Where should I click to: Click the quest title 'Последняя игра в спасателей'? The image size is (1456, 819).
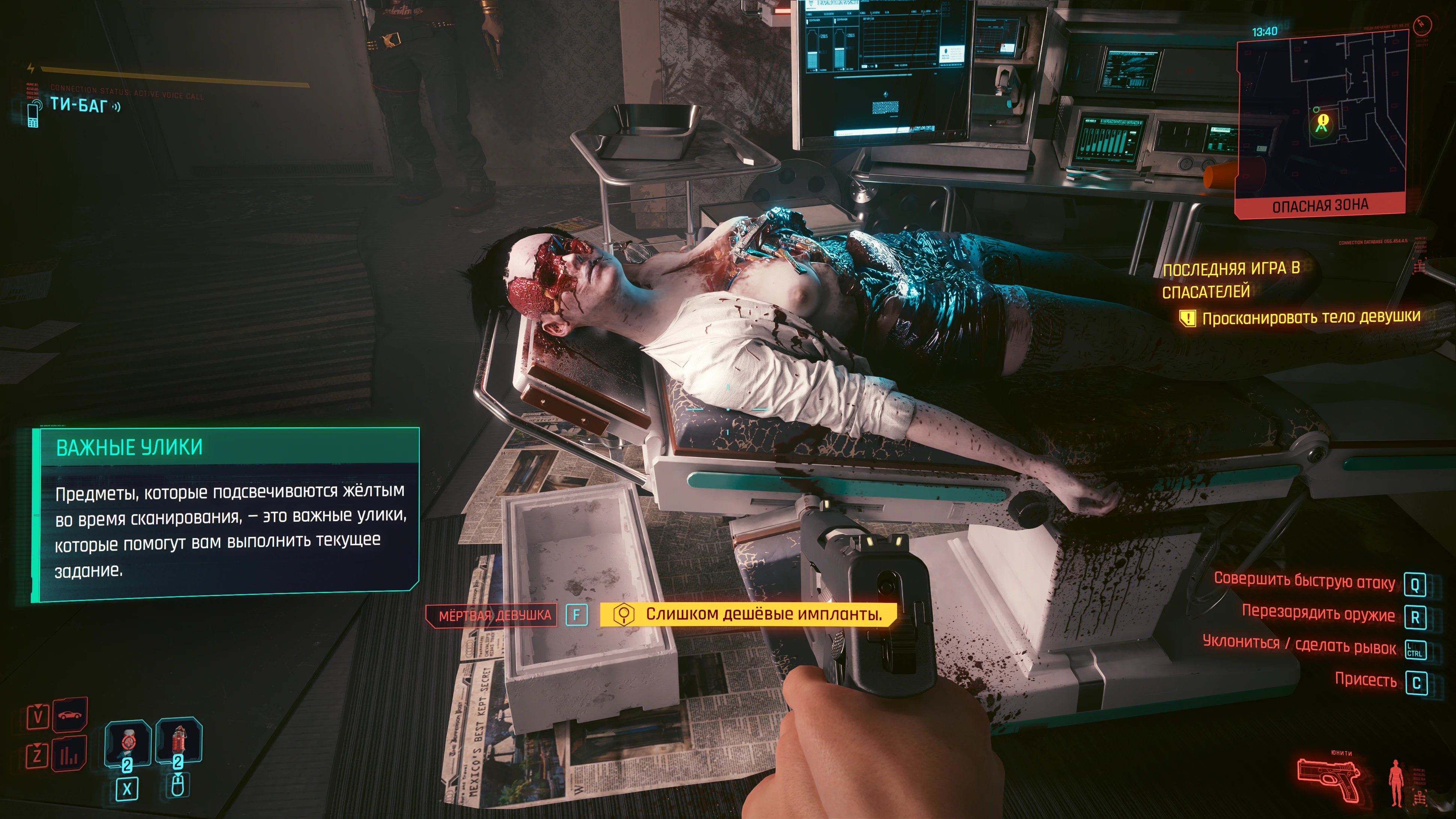click(x=1231, y=280)
